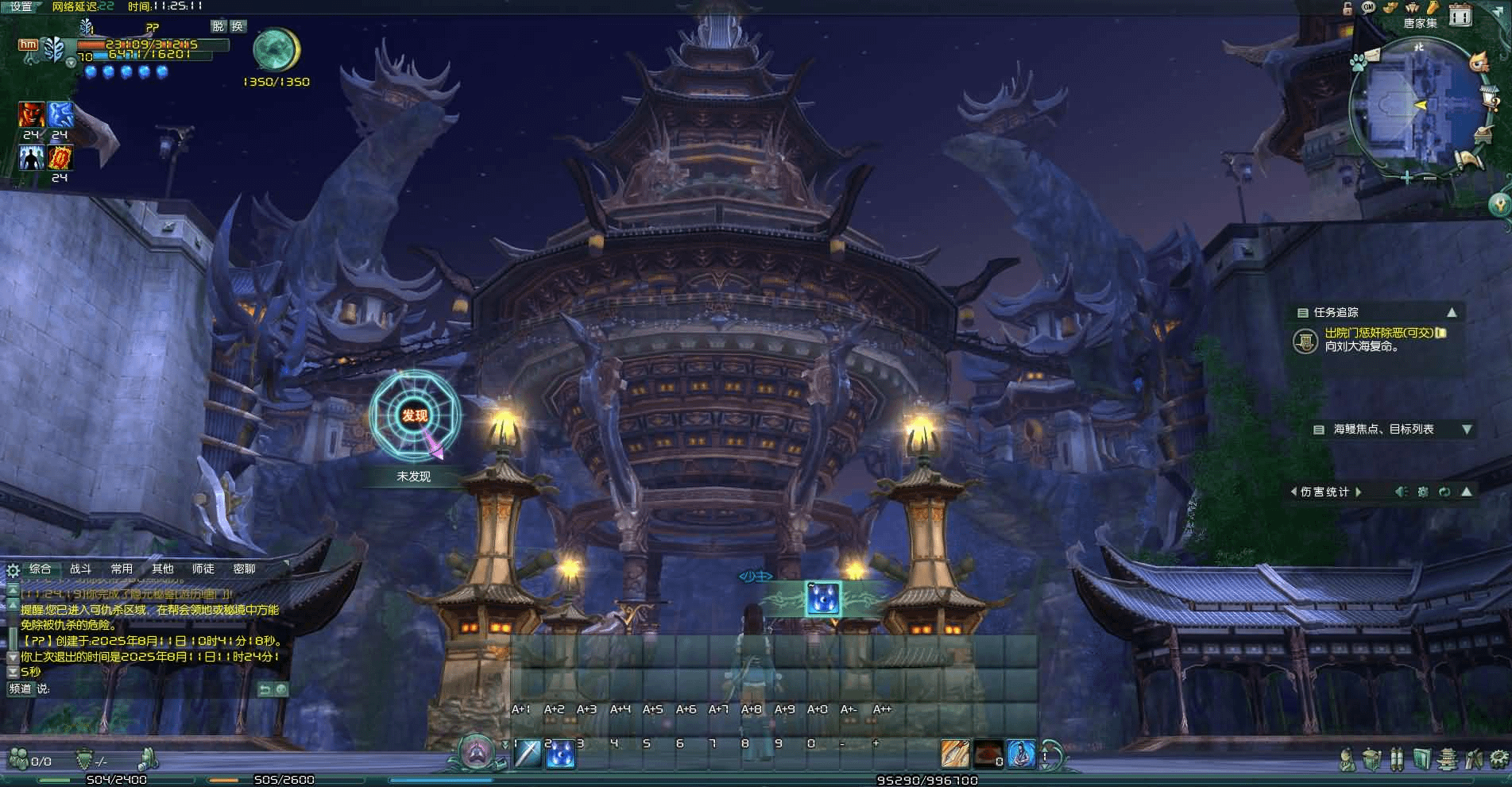Expand the 海鳗焦点、目标列表 panel
Image resolution: width=1512 pixels, height=787 pixels.
click(1467, 429)
